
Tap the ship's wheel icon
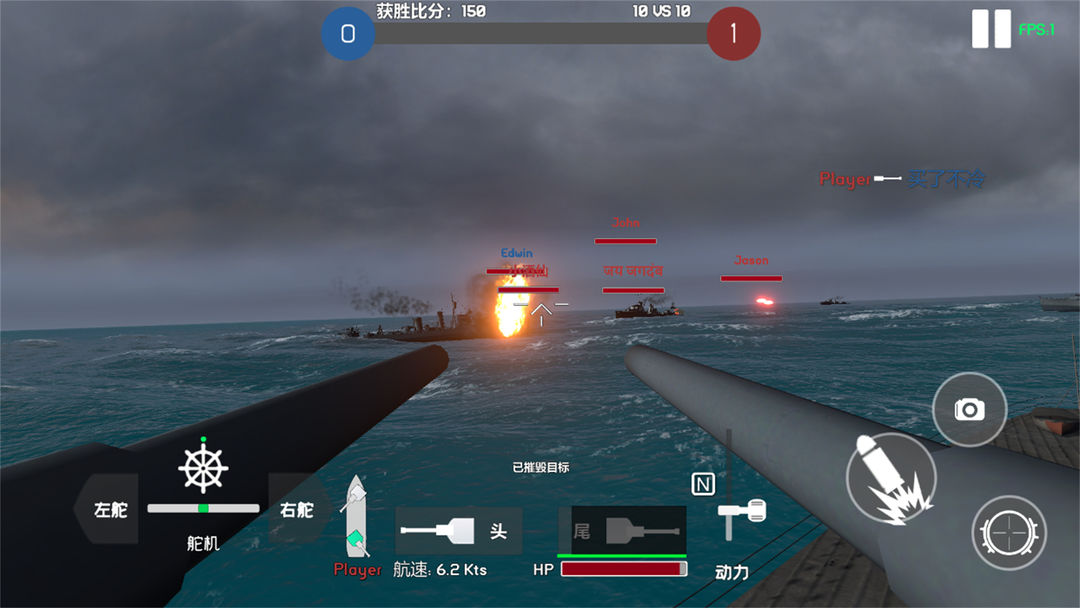coord(203,468)
